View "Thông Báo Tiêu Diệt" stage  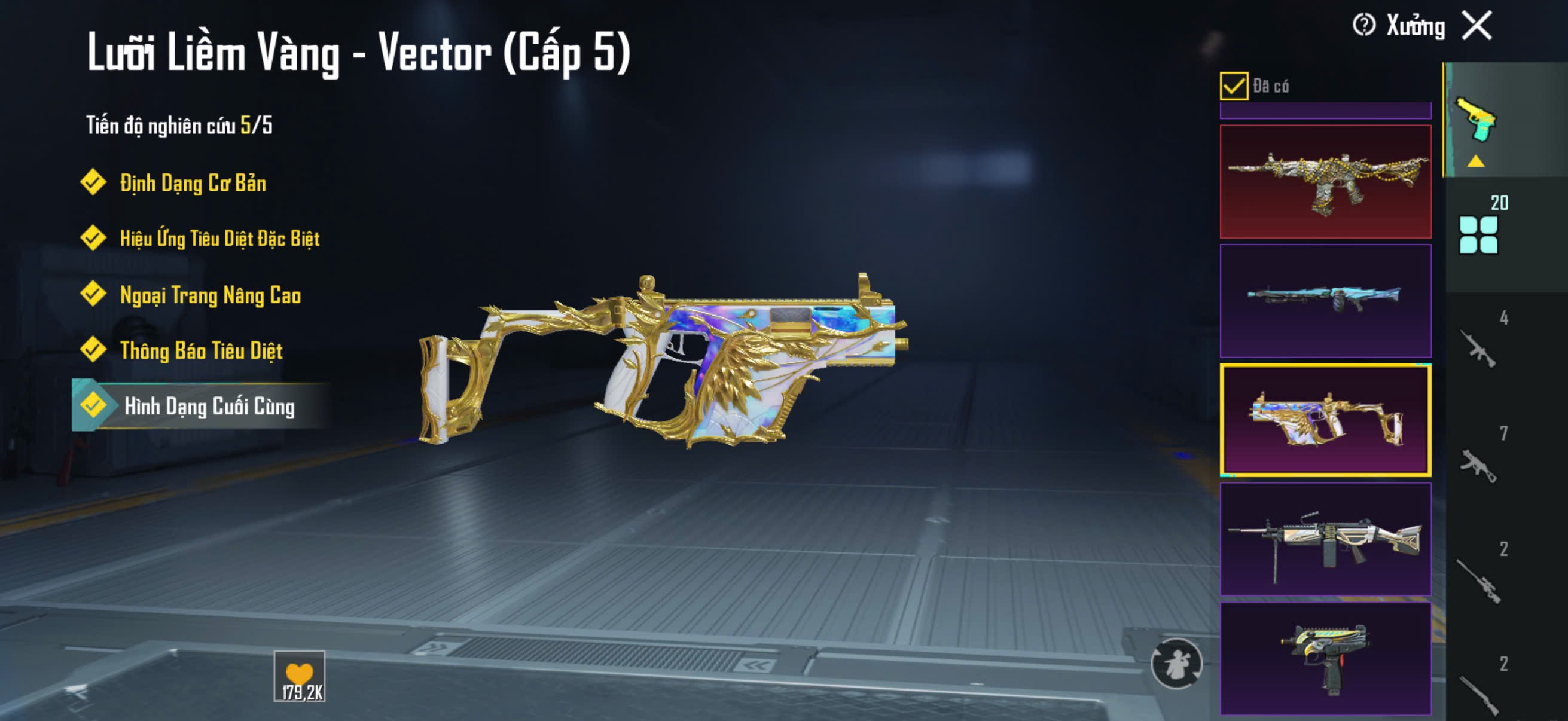(x=200, y=350)
